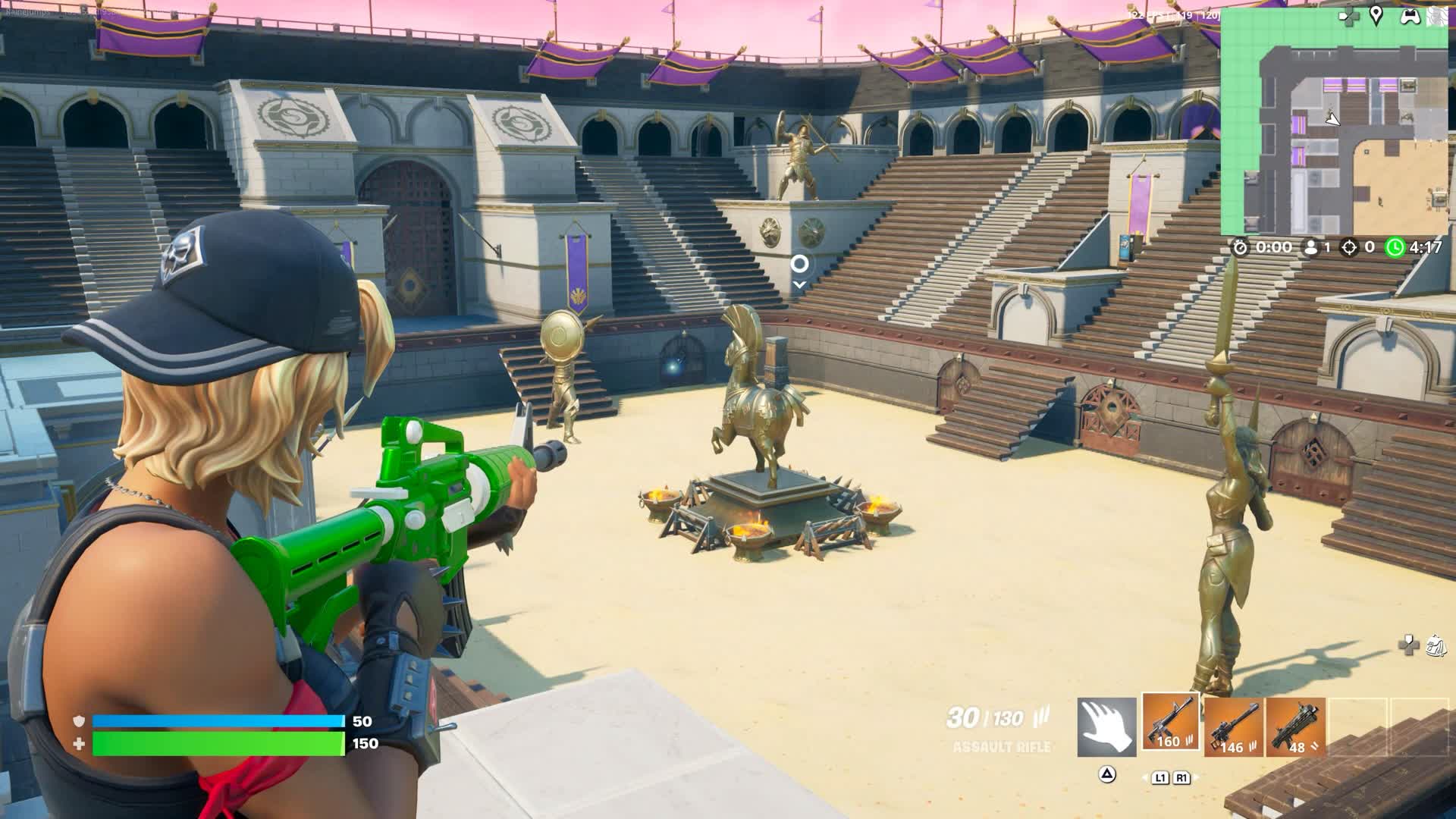Open the backpack inventory icon
The image size is (1456, 819).
(1436, 645)
